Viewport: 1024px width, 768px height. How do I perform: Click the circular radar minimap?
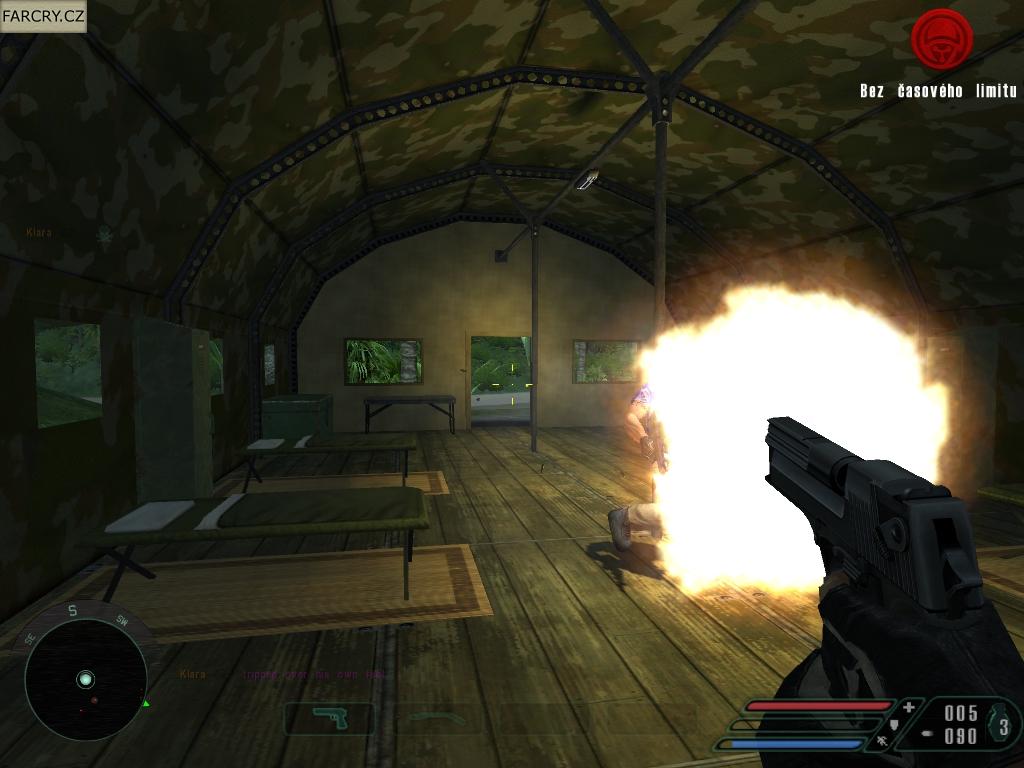(x=85, y=679)
